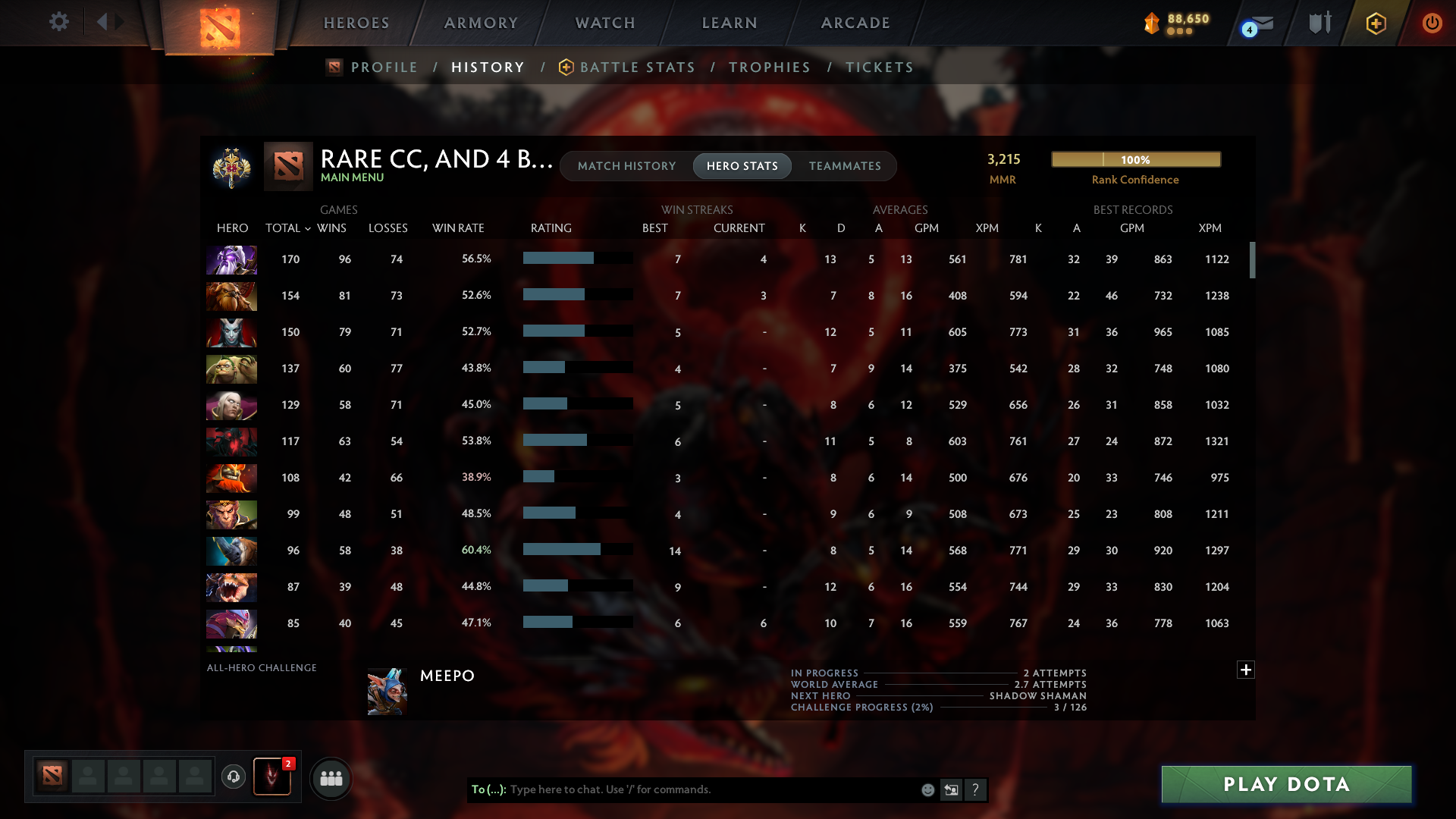Select the MATCH HISTORY view
This screenshot has height=819, width=1456.
coord(626,166)
